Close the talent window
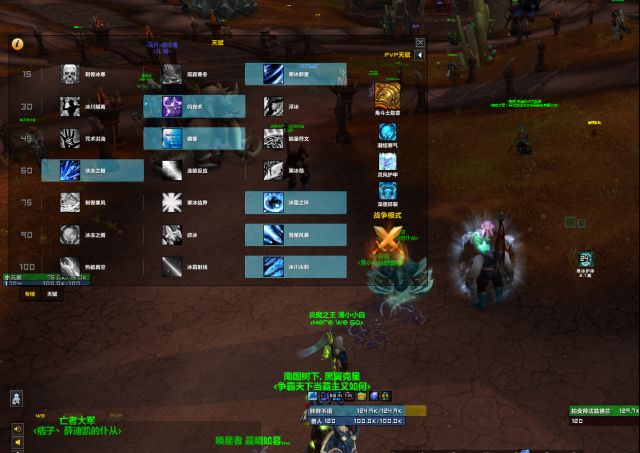The height and width of the screenshot is (453, 640). (x=420, y=43)
